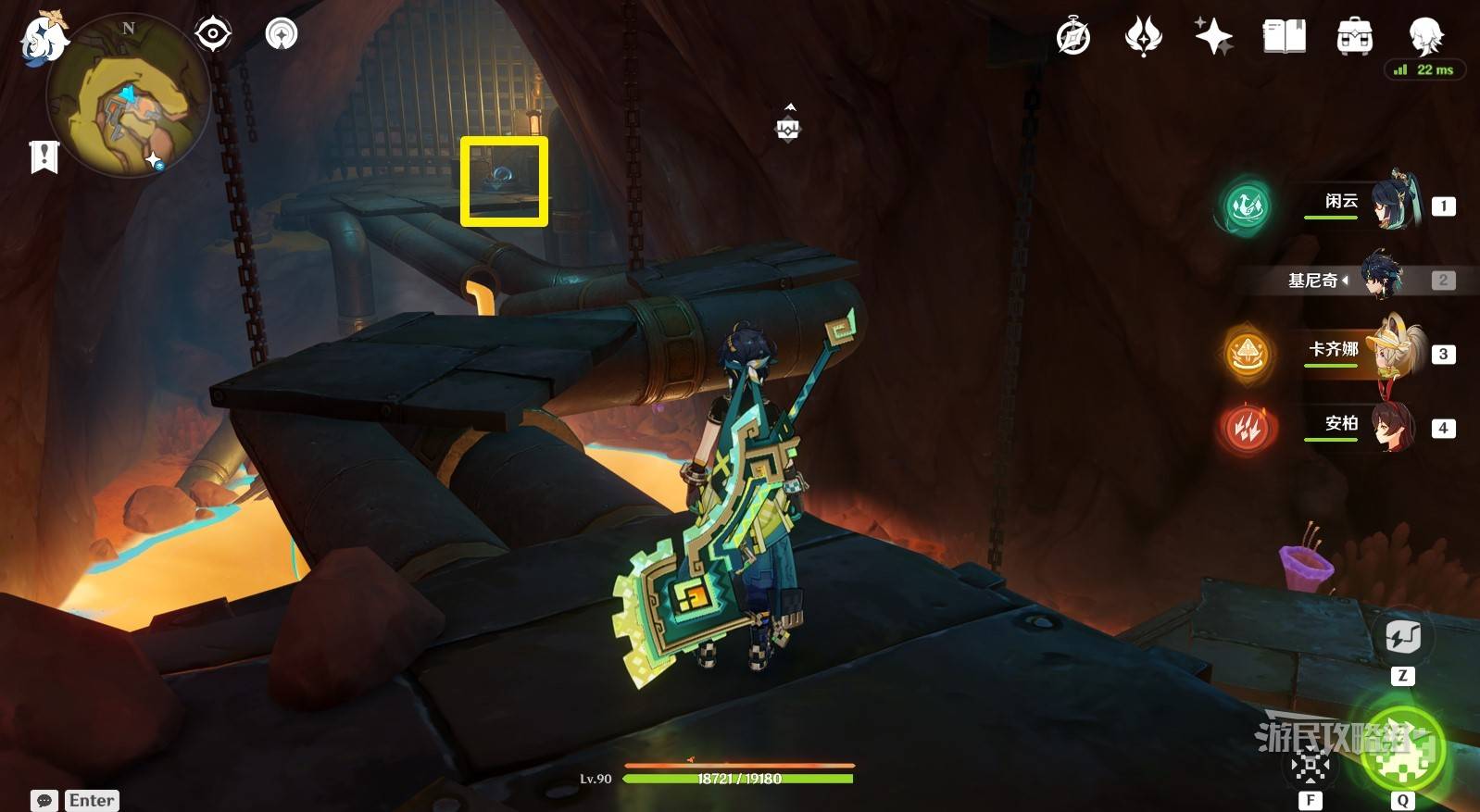Use the gadget icon above Z
1480x812 pixels.
pyautogui.click(x=1402, y=637)
